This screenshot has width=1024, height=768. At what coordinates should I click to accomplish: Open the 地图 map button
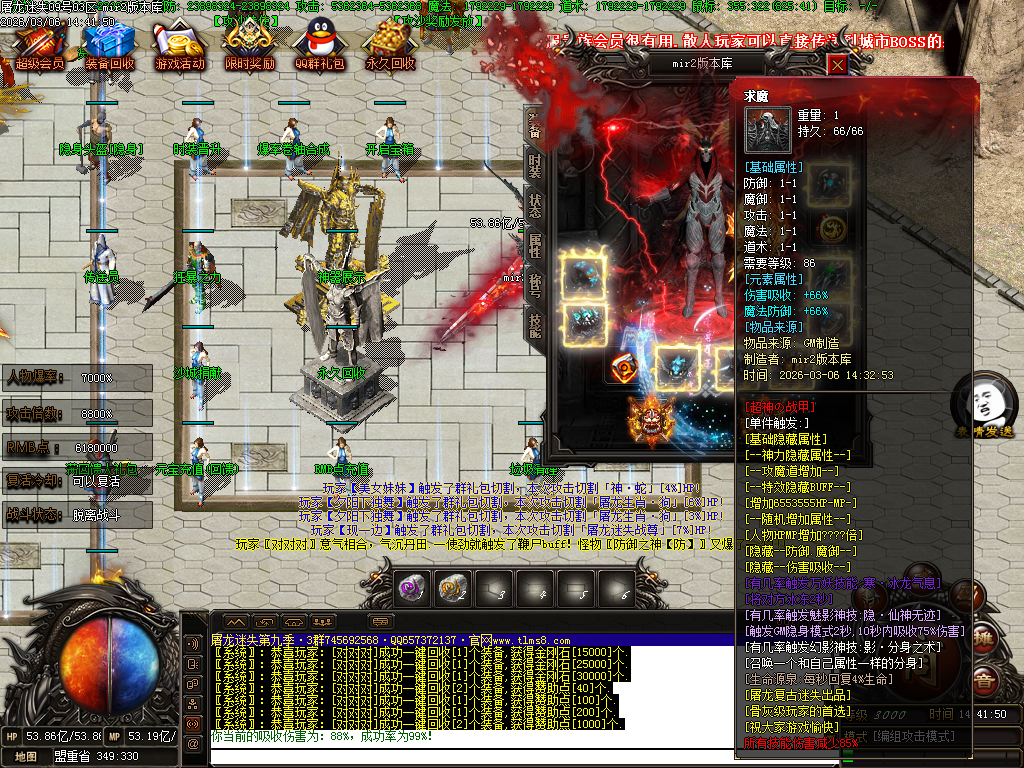pyautogui.click(x=26, y=757)
